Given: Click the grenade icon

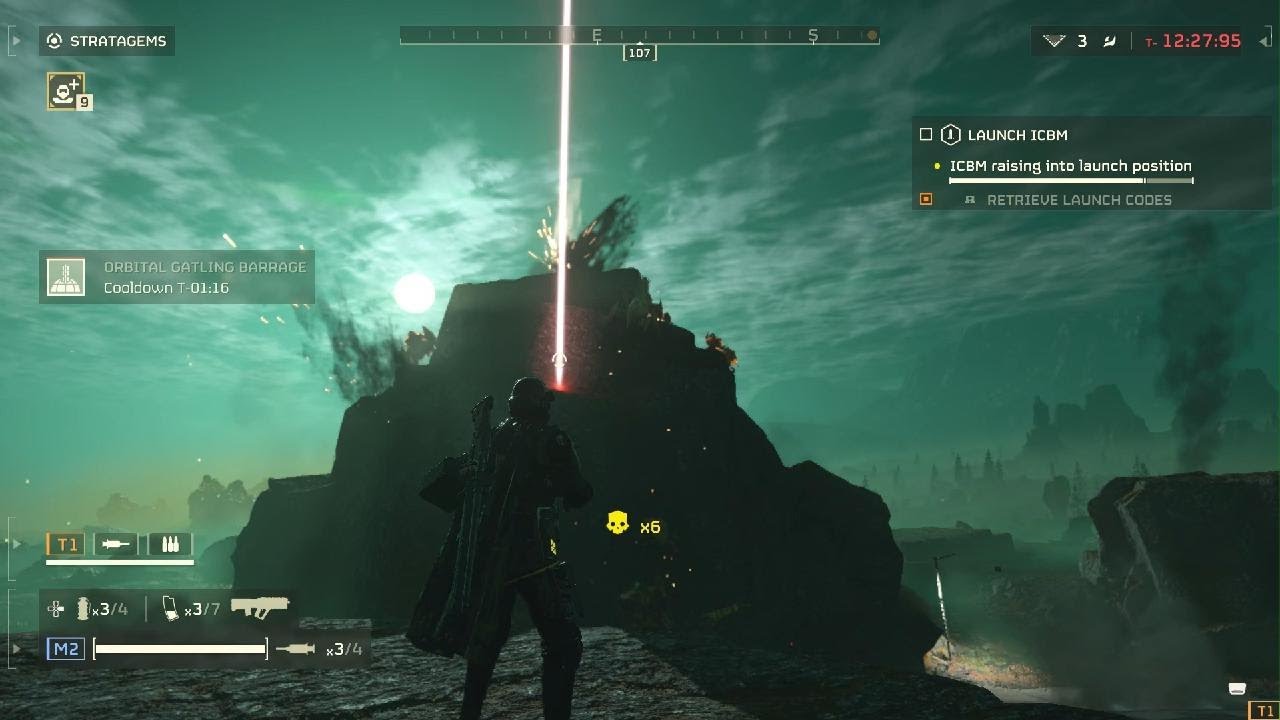Looking at the screenshot, I should click(x=83, y=608).
